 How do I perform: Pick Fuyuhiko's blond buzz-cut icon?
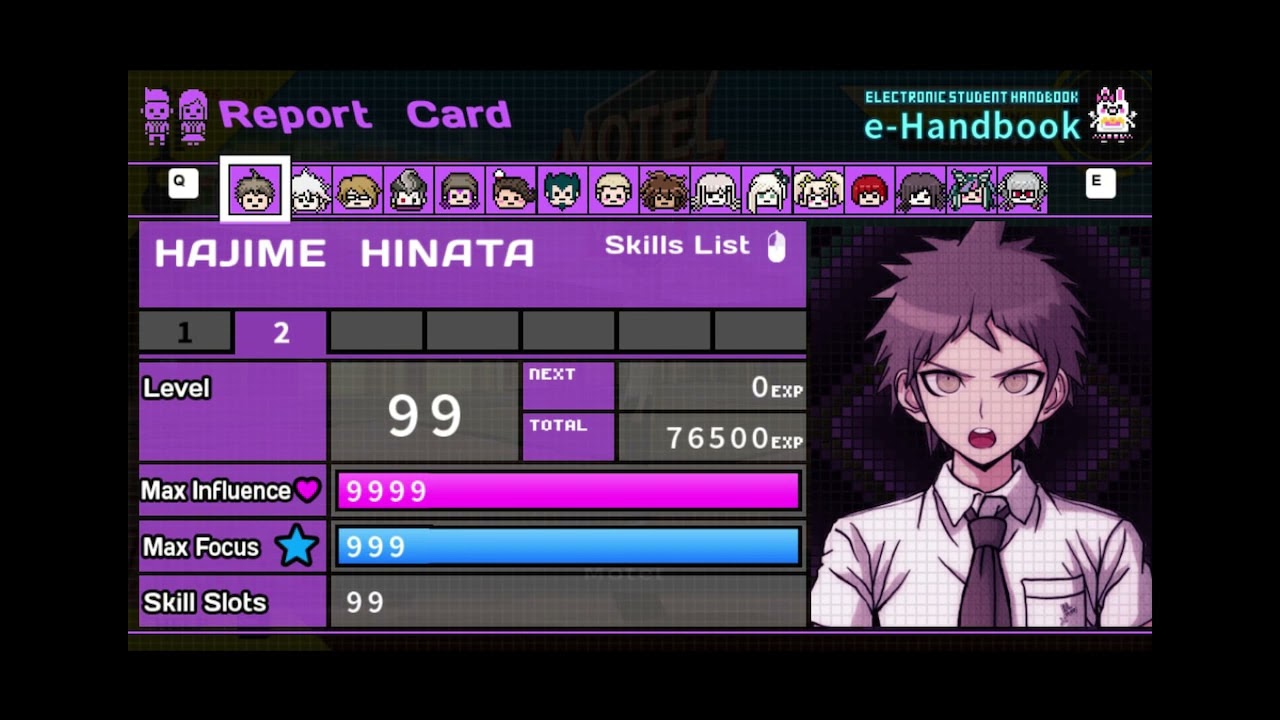[x=613, y=190]
